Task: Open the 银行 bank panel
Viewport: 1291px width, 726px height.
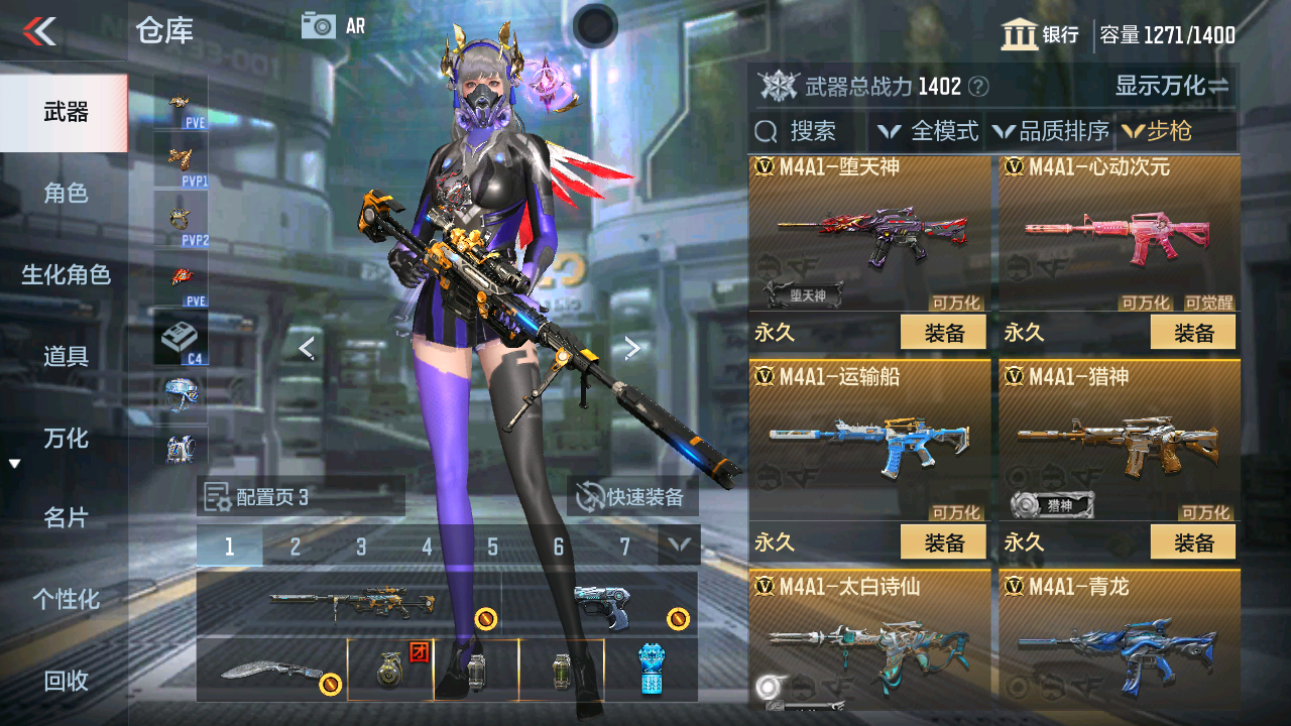Action: 1040,34
